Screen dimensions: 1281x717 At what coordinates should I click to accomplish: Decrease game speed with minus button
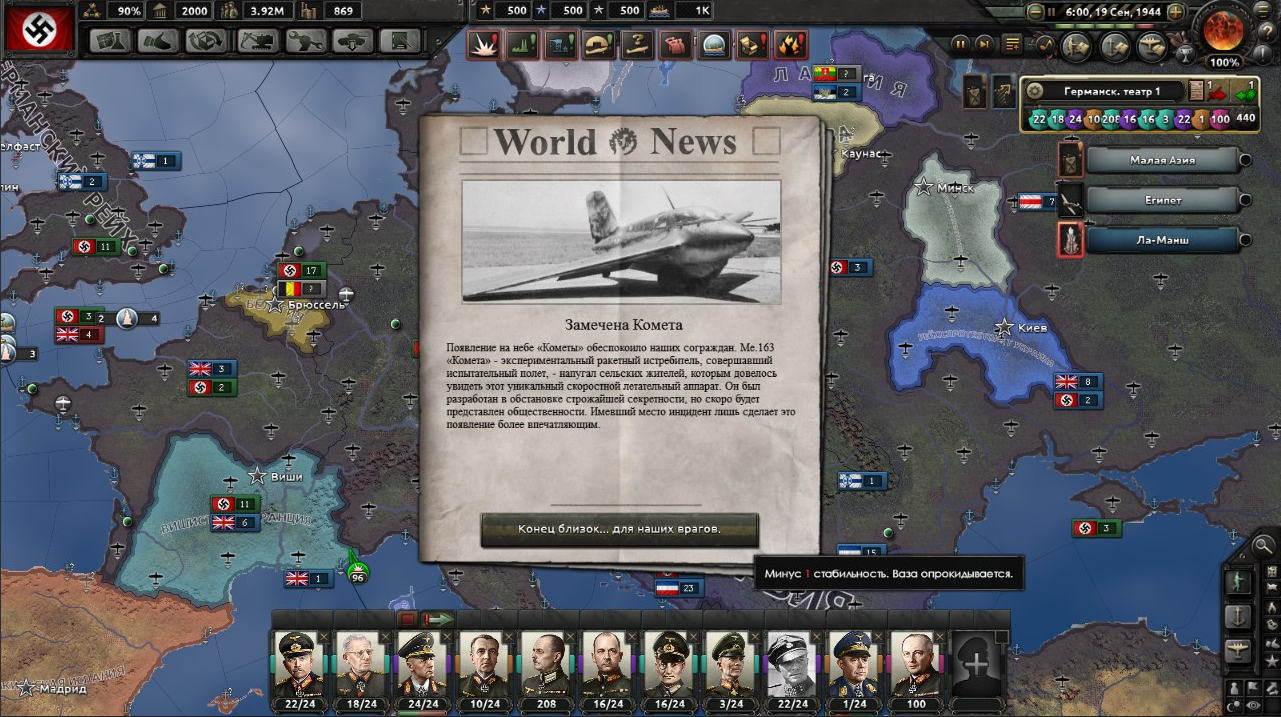point(1035,12)
